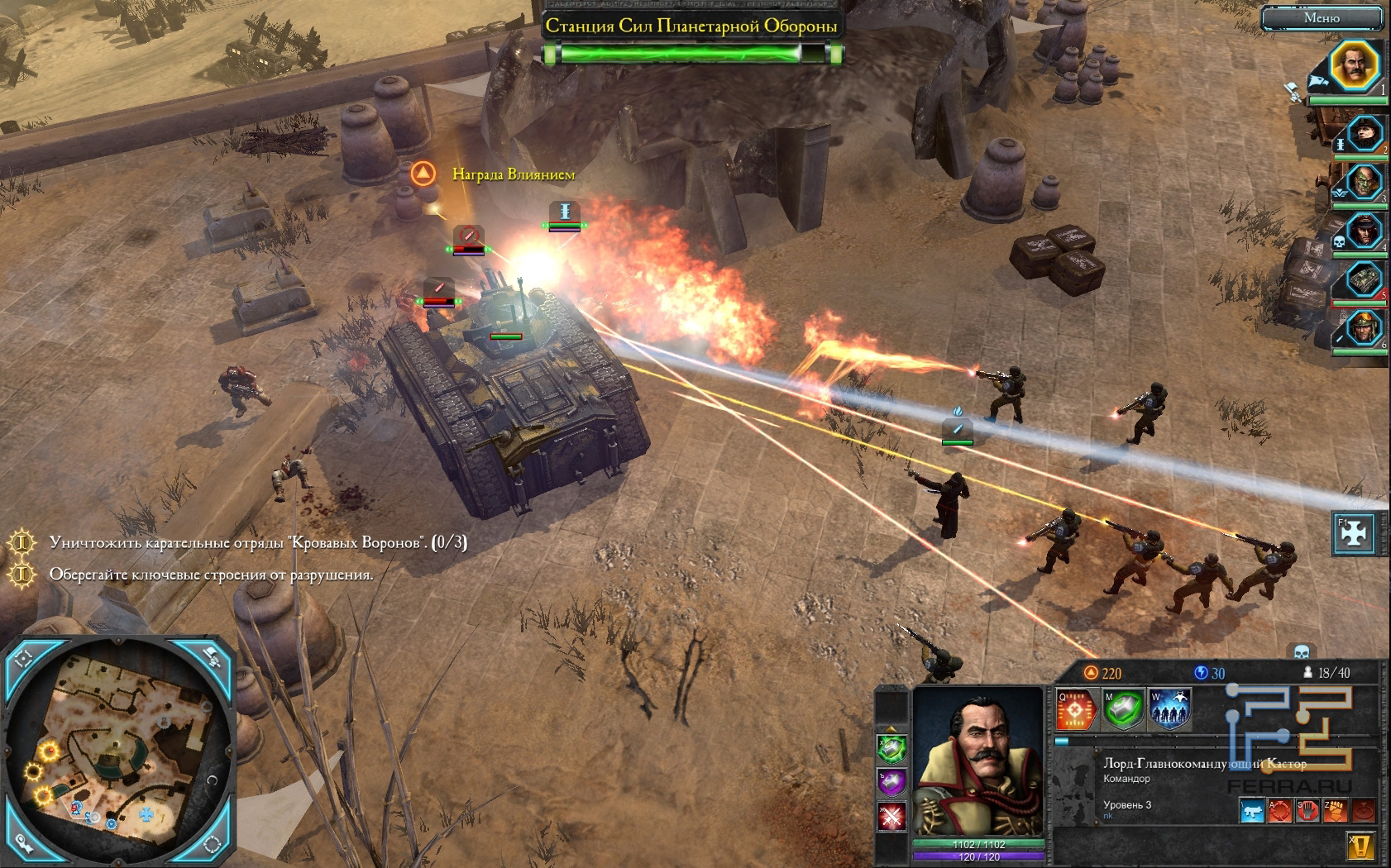Click the blue gun command icon
1391x868 pixels.
(x=1253, y=811)
